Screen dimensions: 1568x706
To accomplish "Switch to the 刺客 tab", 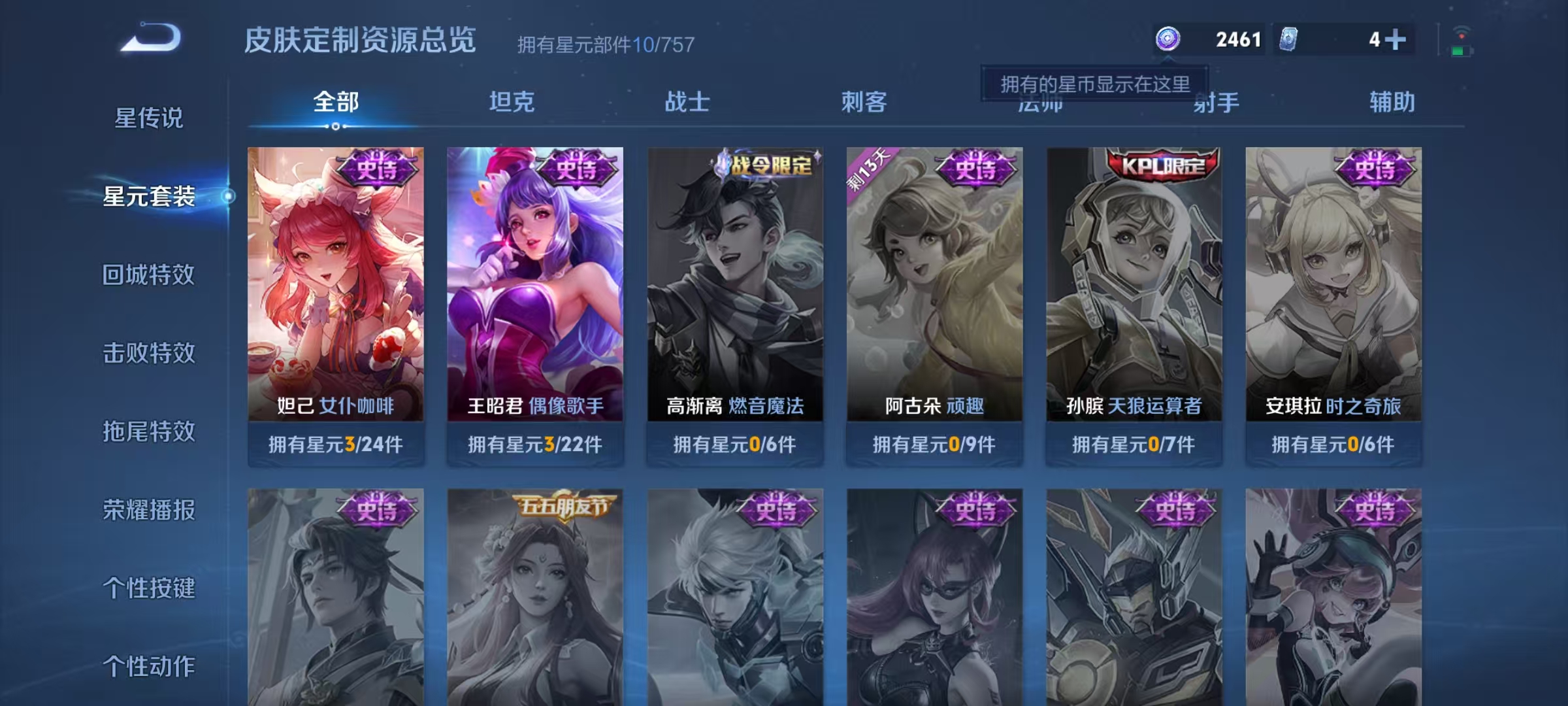I will (x=864, y=101).
